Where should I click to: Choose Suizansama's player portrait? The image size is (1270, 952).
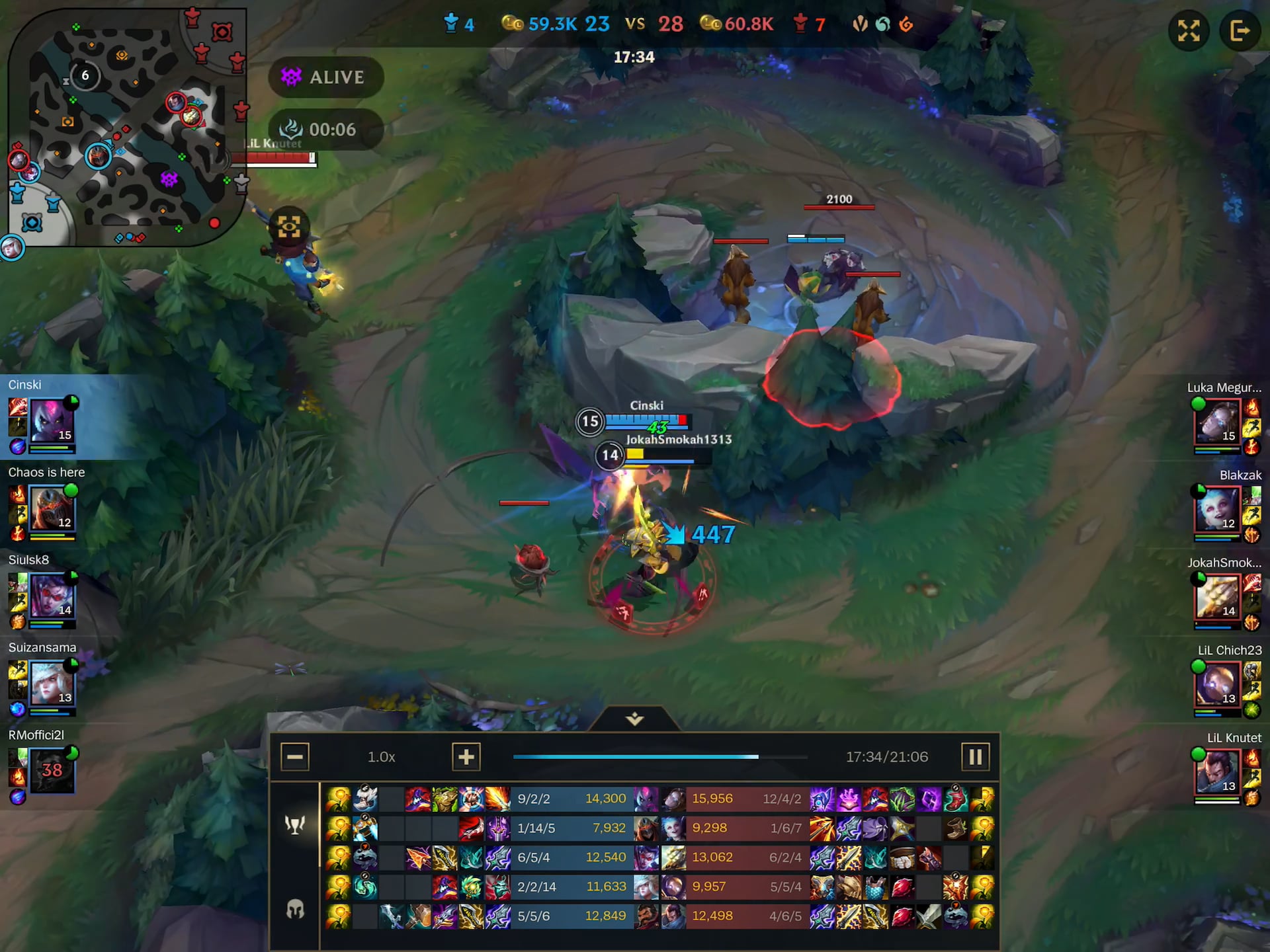click(52, 684)
